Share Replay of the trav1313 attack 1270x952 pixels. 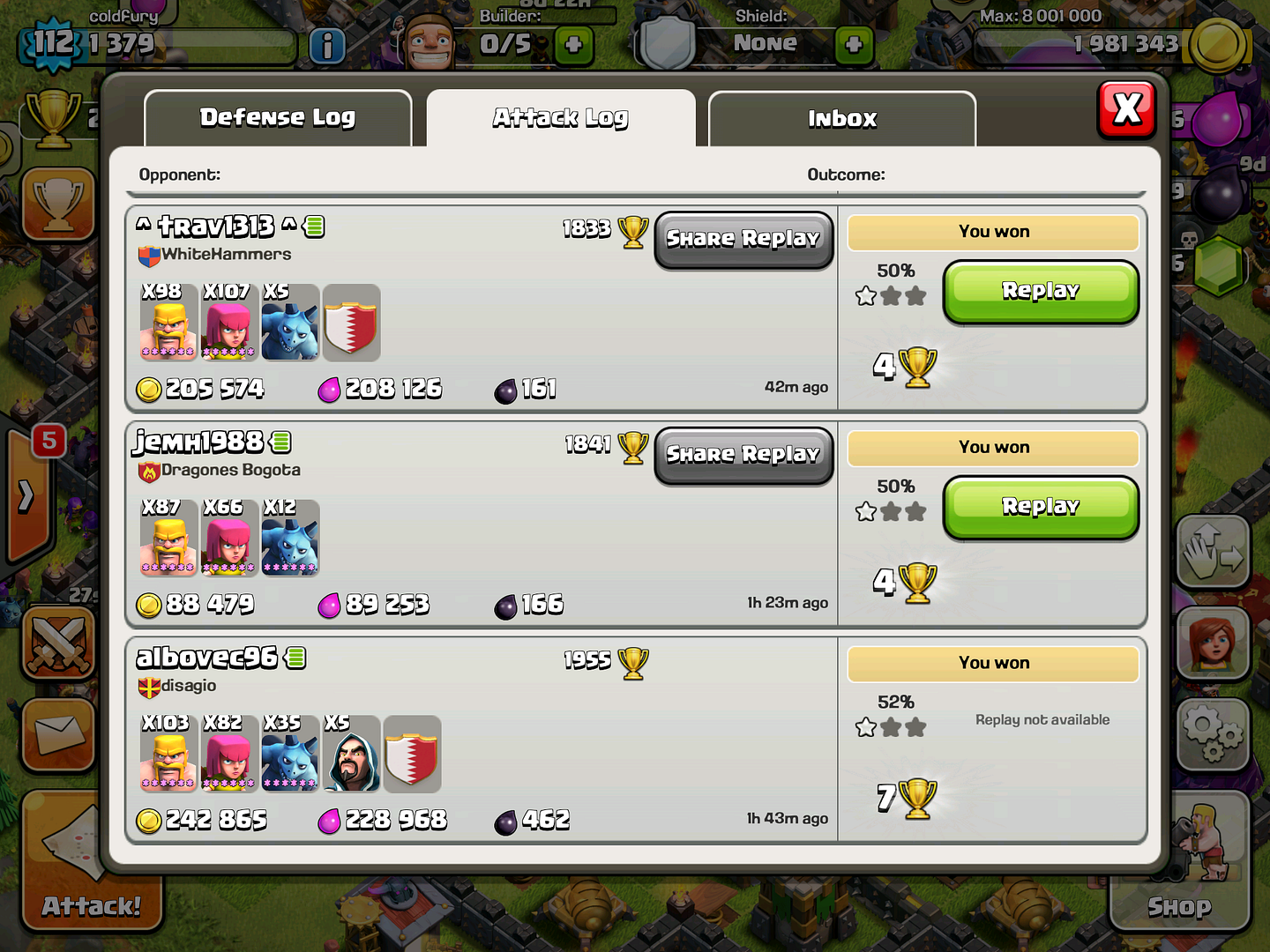(743, 240)
